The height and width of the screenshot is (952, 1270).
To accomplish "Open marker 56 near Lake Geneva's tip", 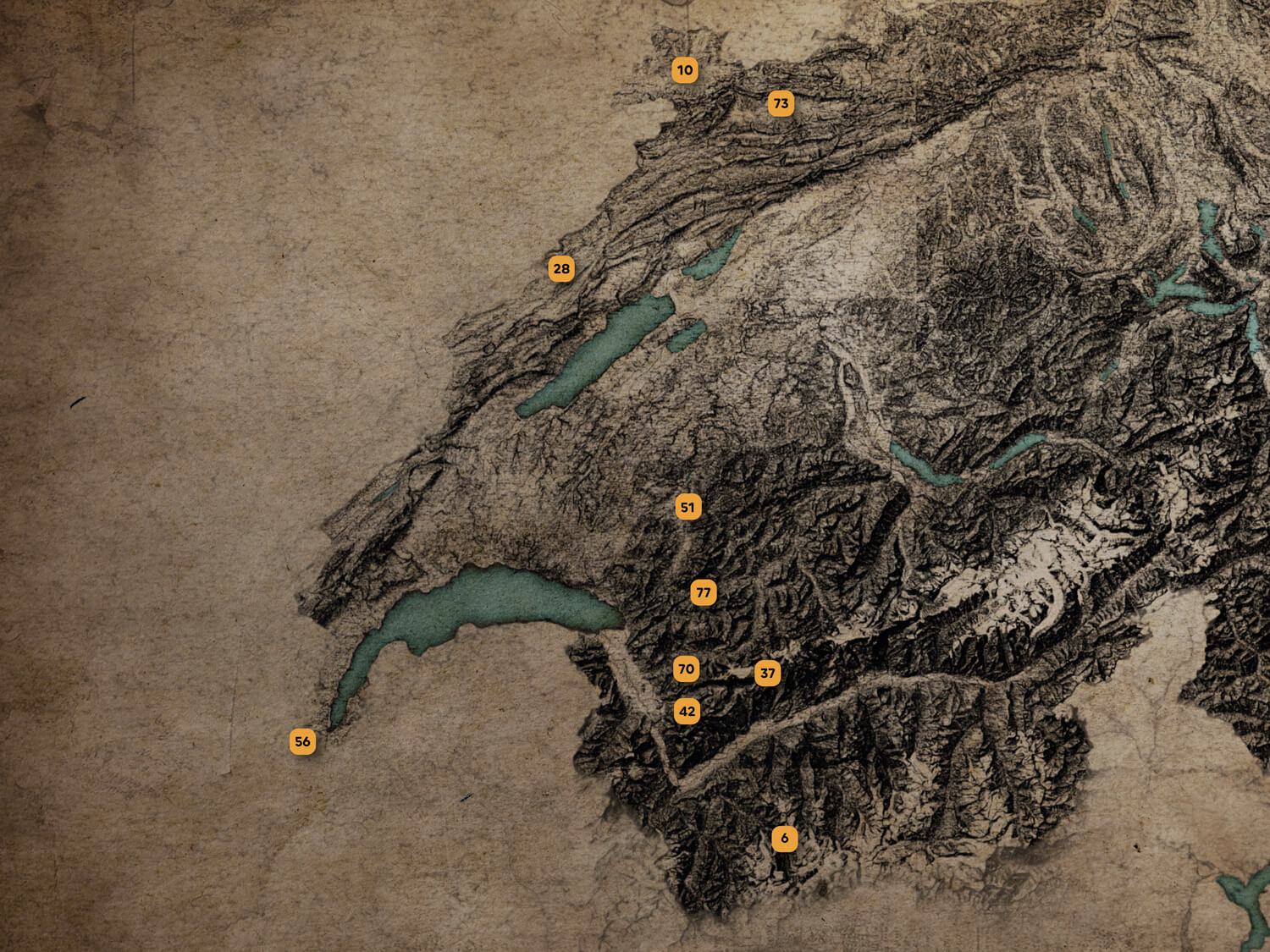I will [303, 742].
